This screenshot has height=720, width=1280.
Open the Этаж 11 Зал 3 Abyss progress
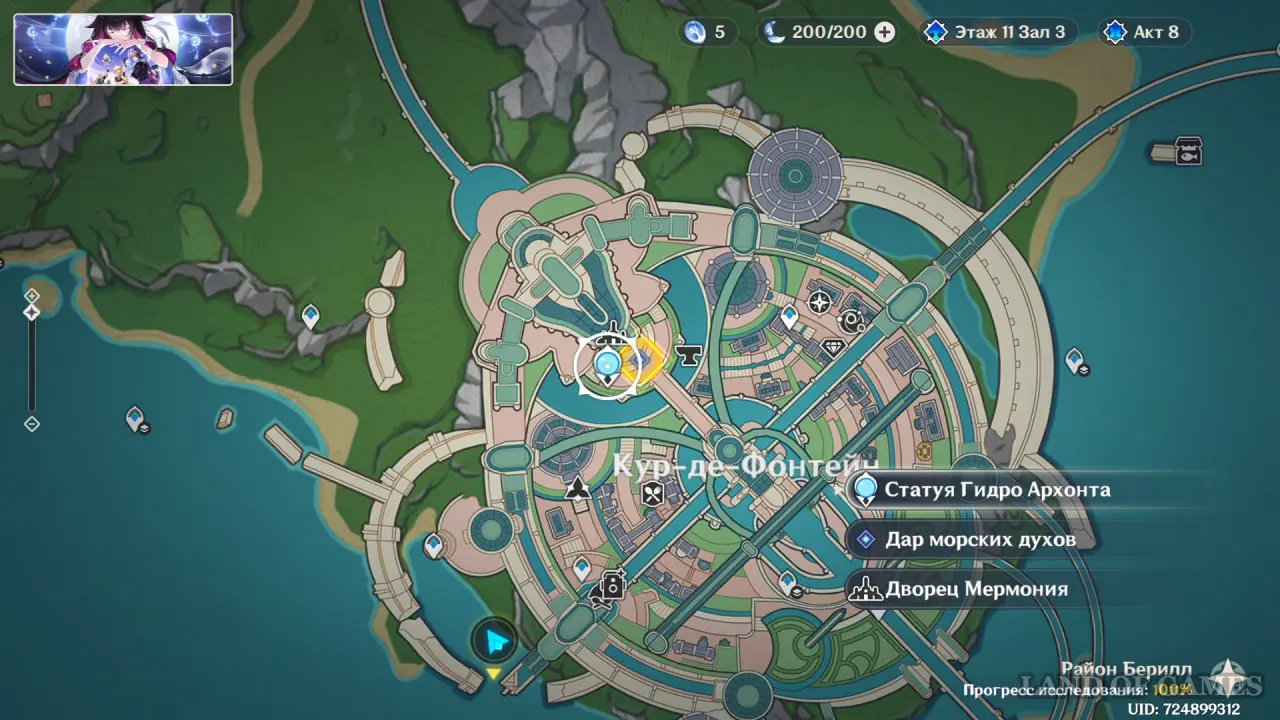(x=997, y=32)
